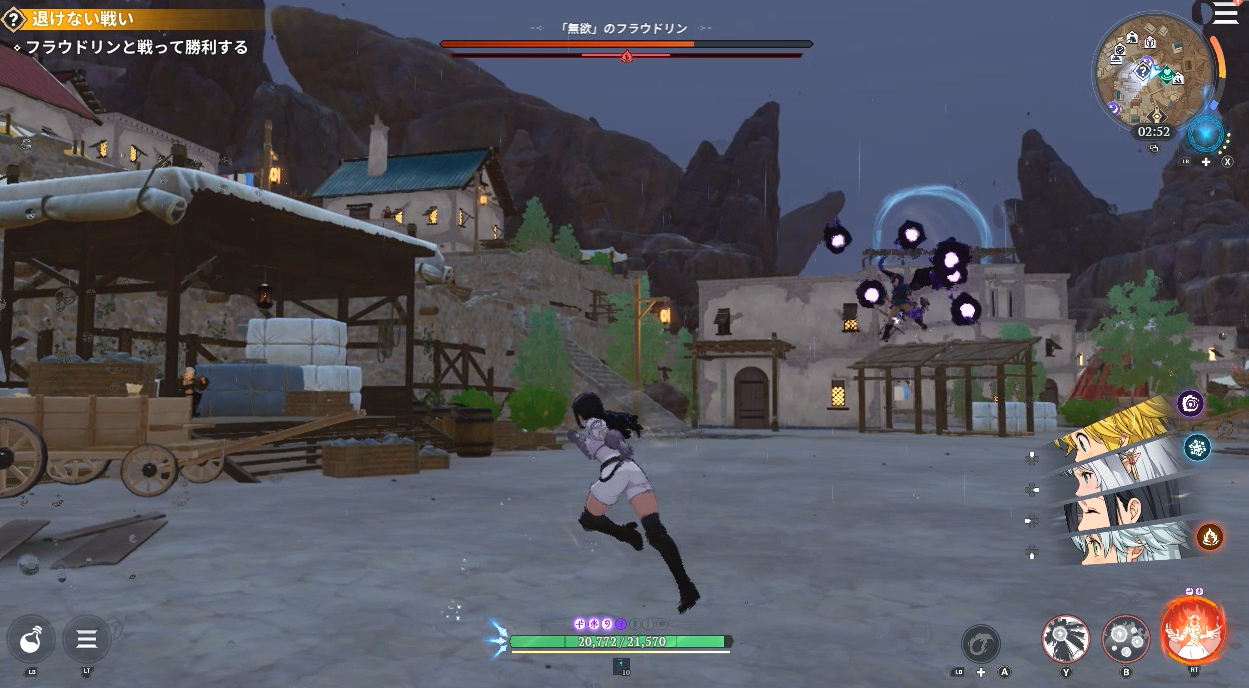
Task: Activate the flaming figure ultimate skill
Action: pyautogui.click(x=1192, y=631)
